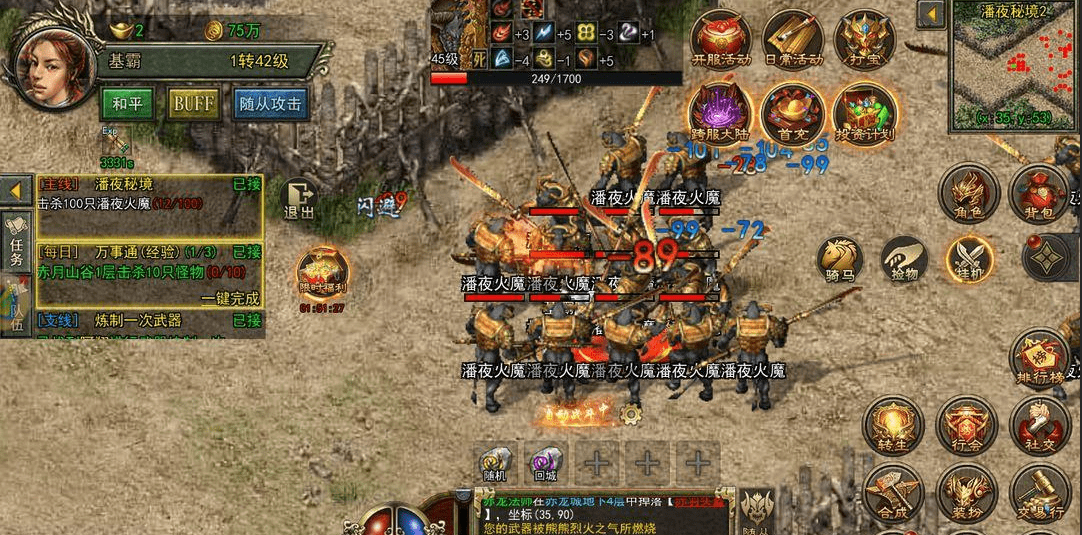Open the BUFF panel
1082x535 pixels.
tap(194, 104)
